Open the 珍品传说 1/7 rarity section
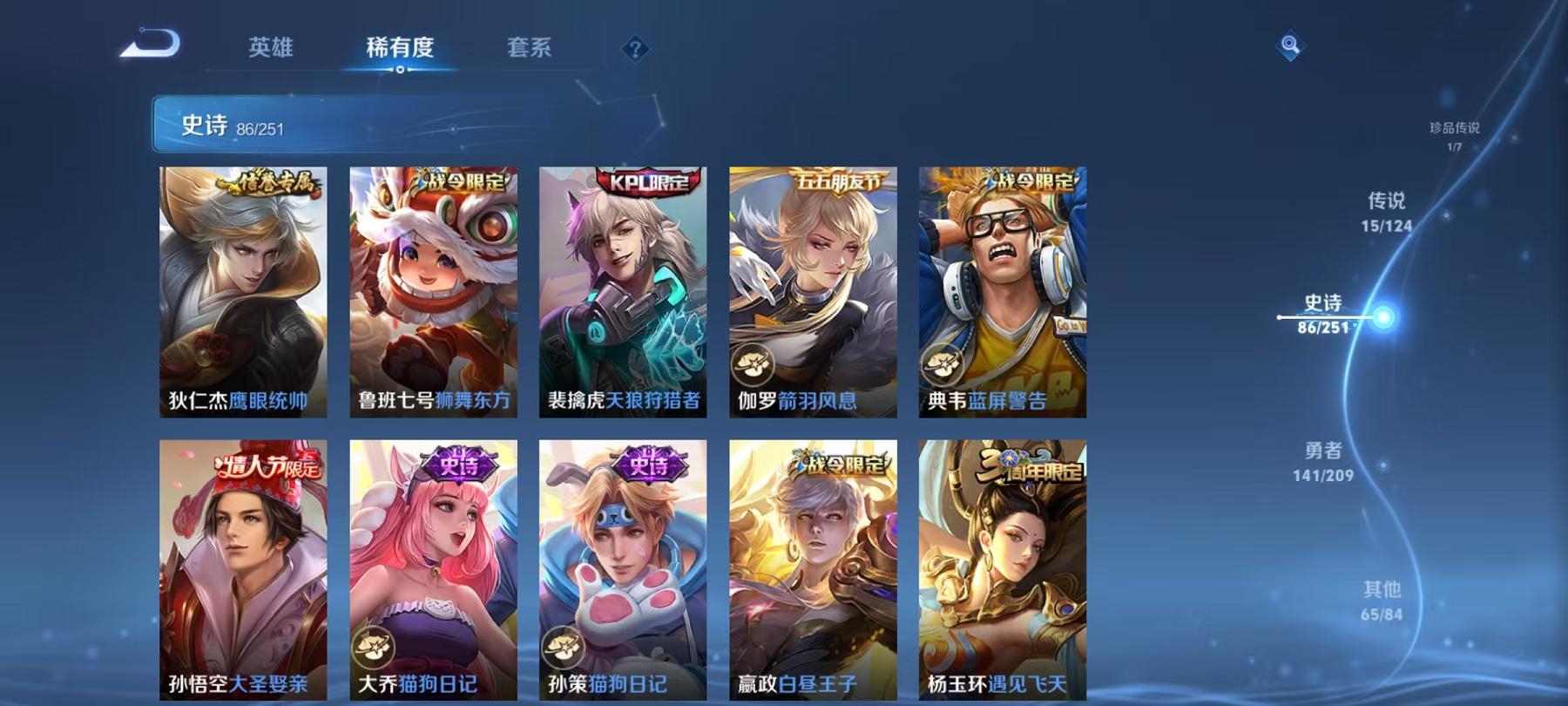Screen dimensions: 1568x706 click(1456, 135)
